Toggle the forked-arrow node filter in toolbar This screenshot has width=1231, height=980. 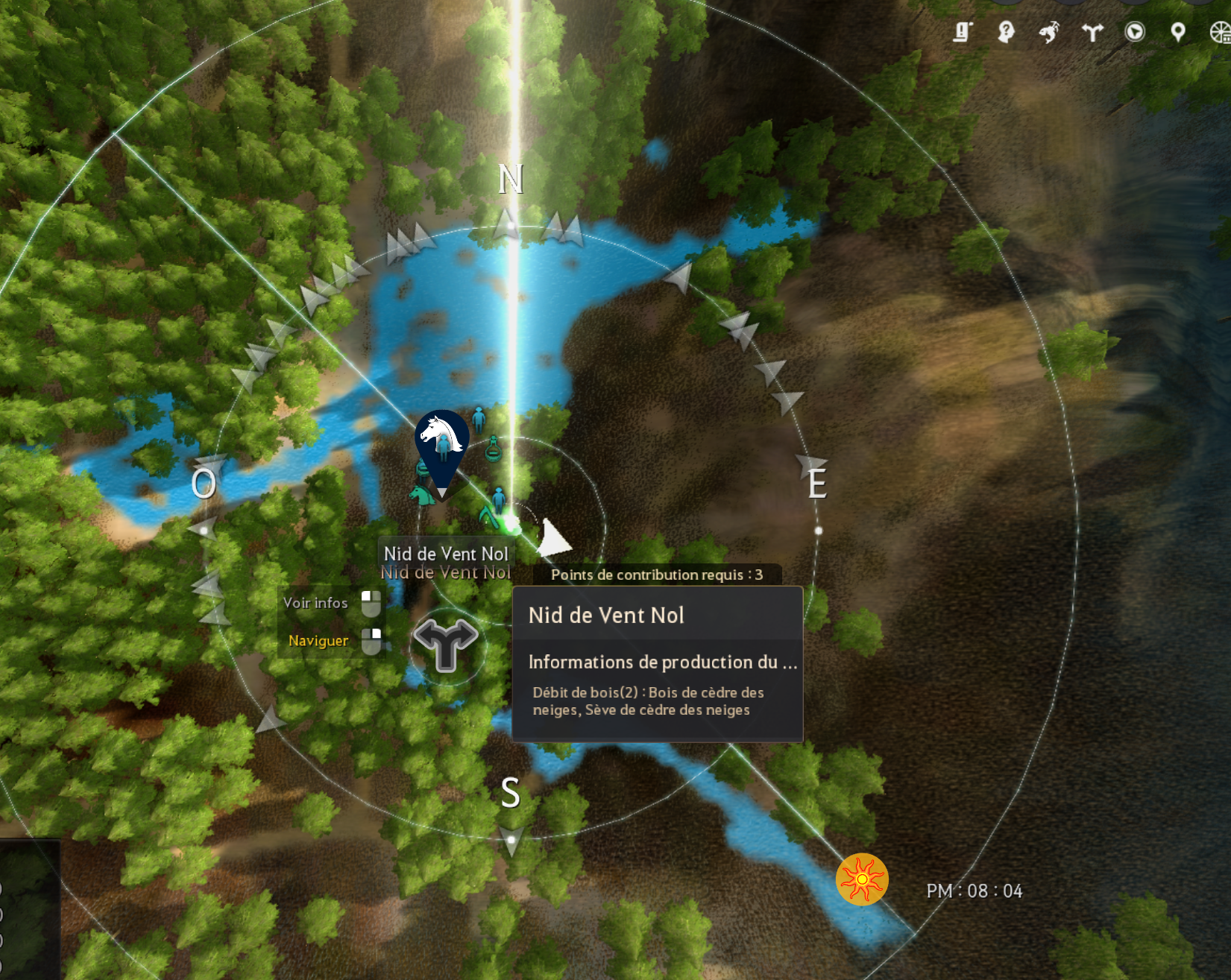1092,32
